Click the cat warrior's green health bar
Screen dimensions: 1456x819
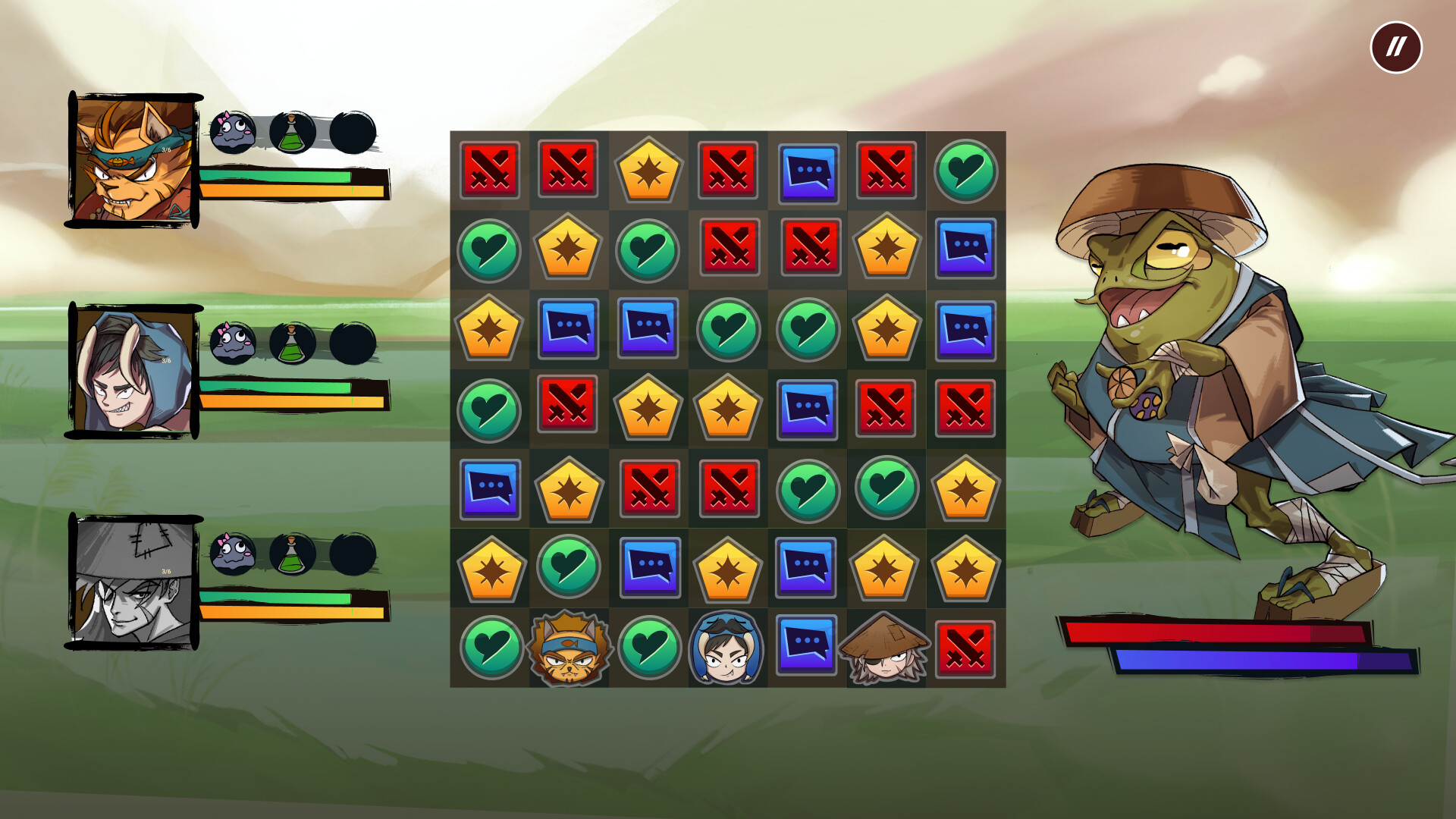coord(273,177)
